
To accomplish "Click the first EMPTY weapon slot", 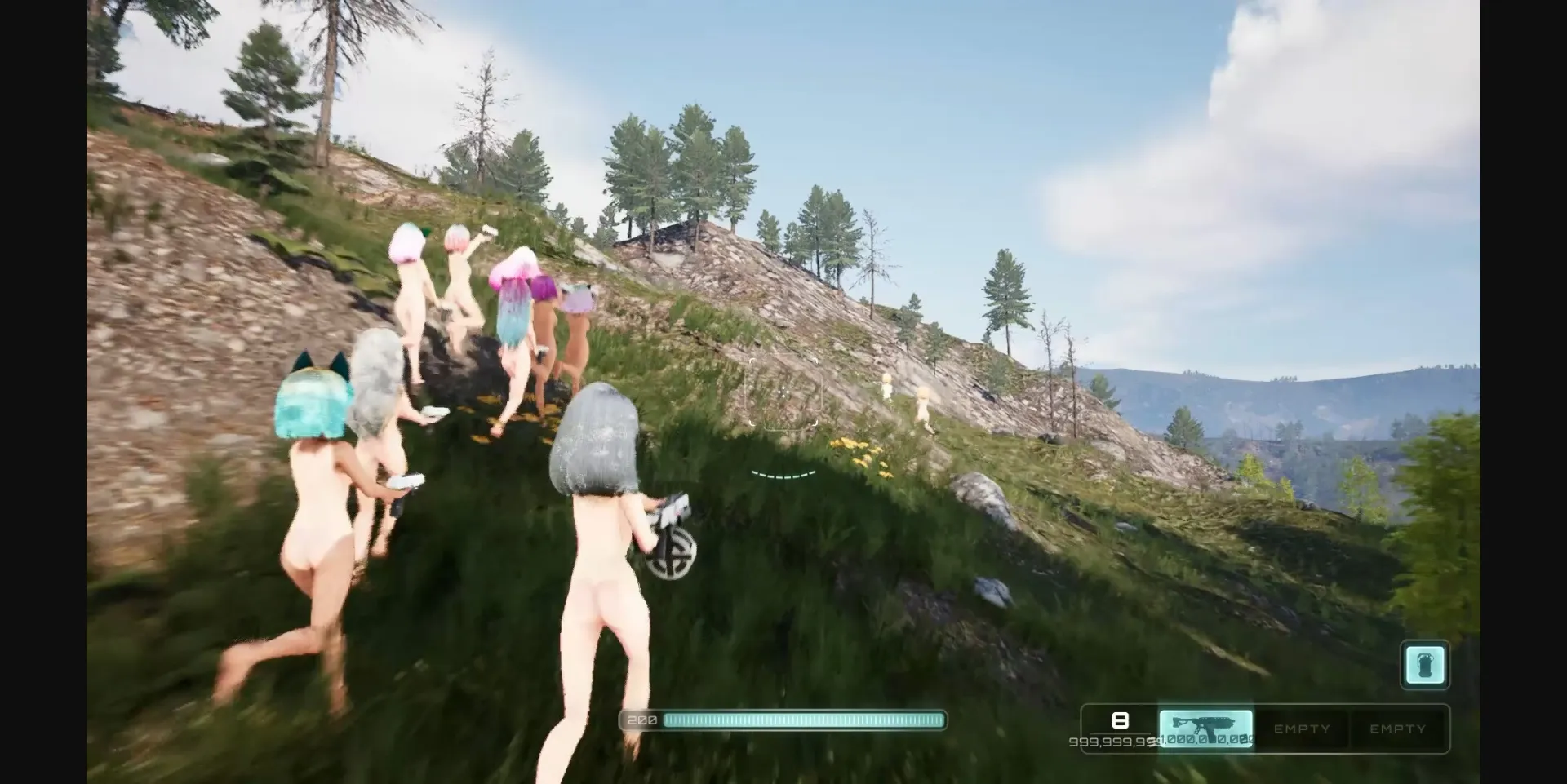I will (1301, 729).
